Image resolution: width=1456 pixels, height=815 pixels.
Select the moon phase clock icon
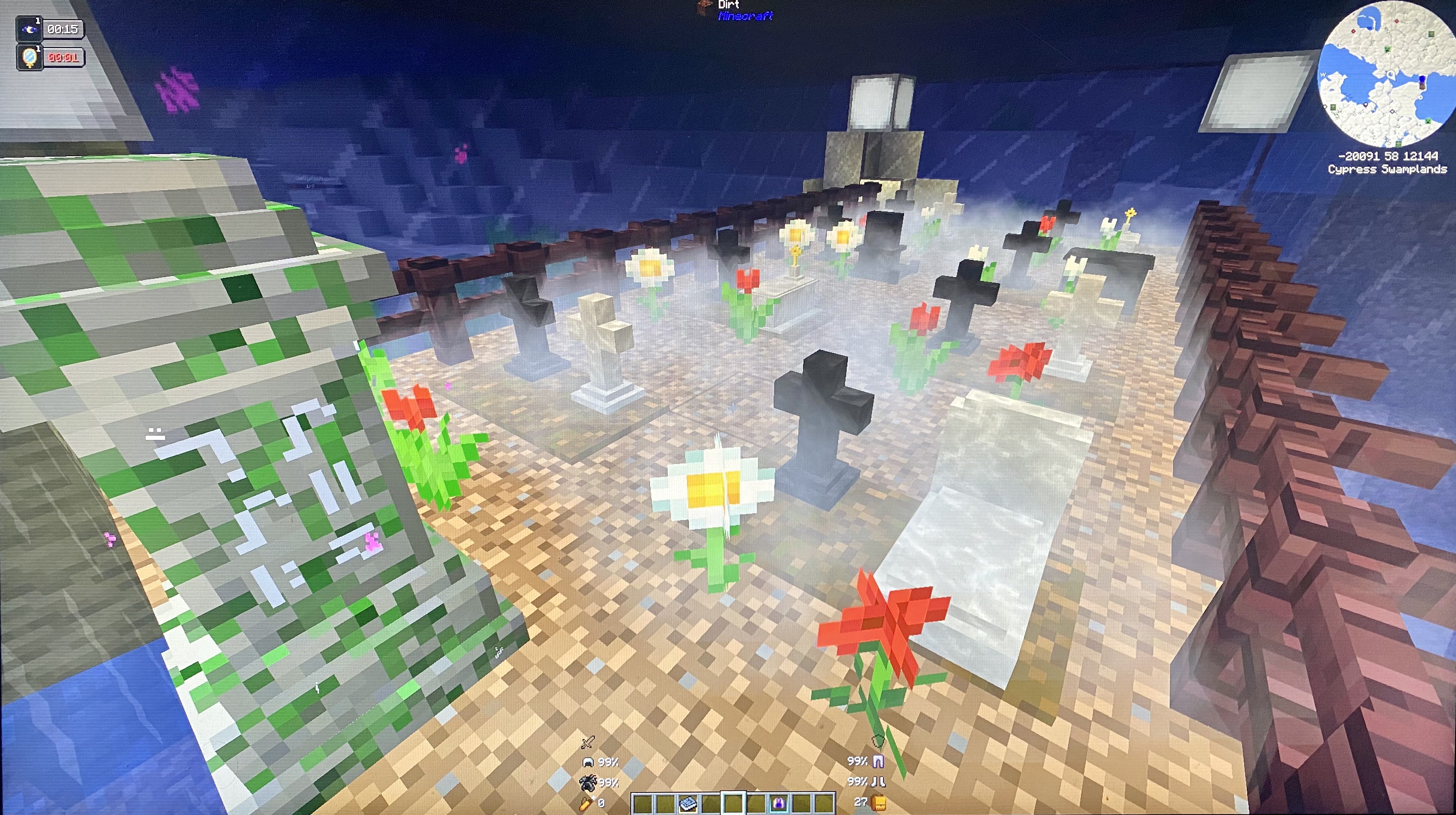(x=29, y=29)
